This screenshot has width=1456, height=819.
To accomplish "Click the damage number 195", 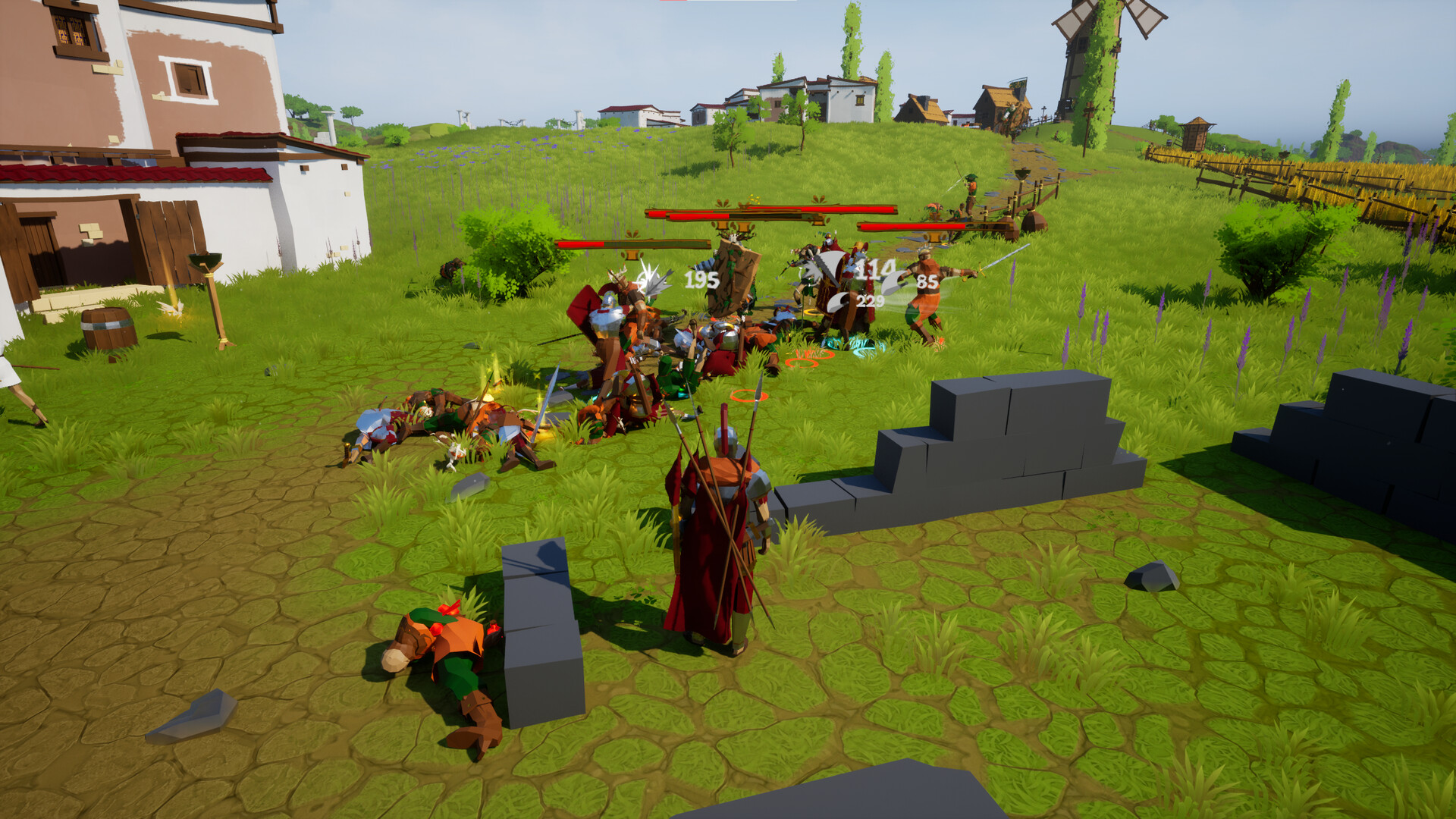I will (701, 279).
